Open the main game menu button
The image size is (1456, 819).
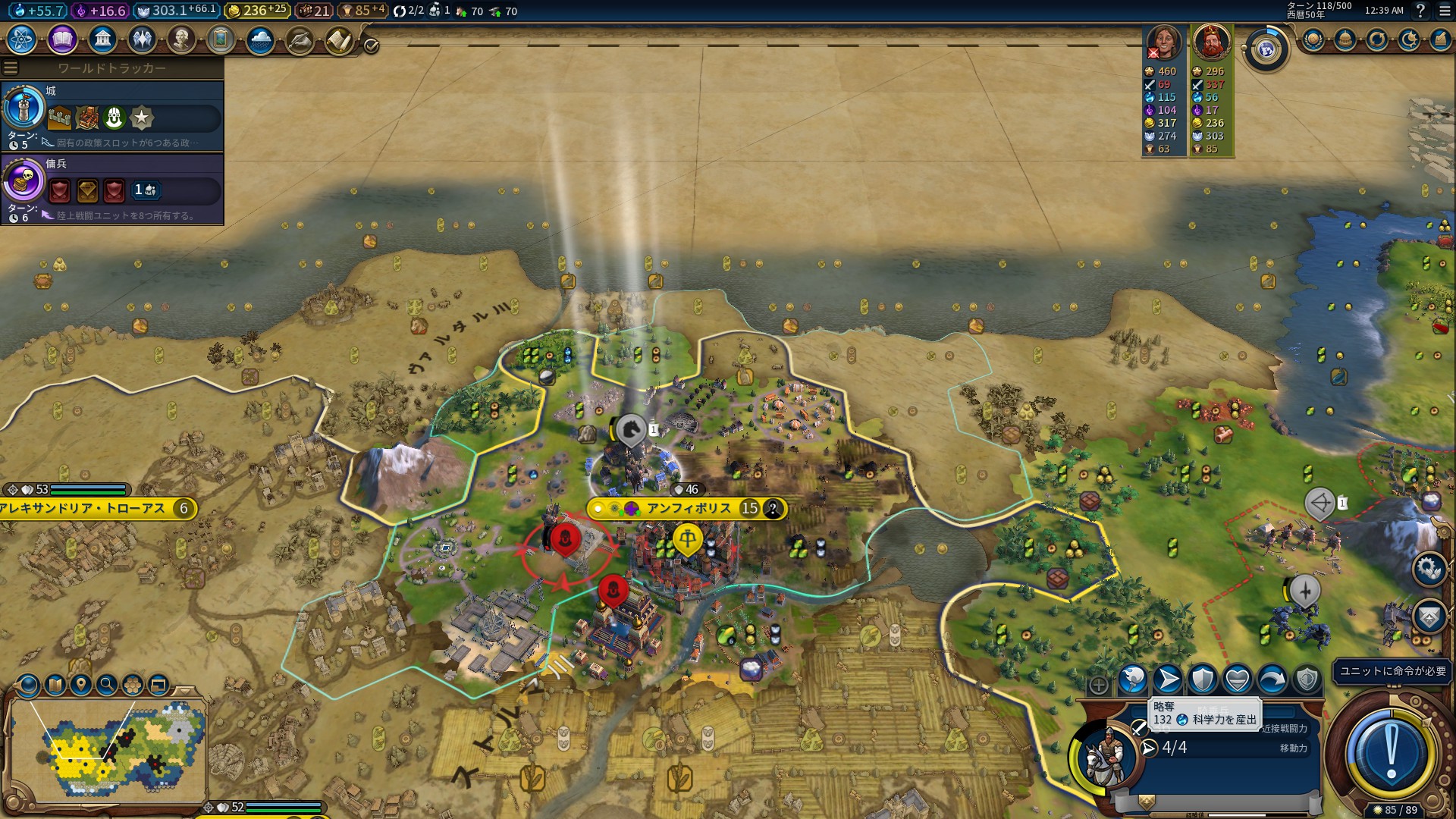1445,11
